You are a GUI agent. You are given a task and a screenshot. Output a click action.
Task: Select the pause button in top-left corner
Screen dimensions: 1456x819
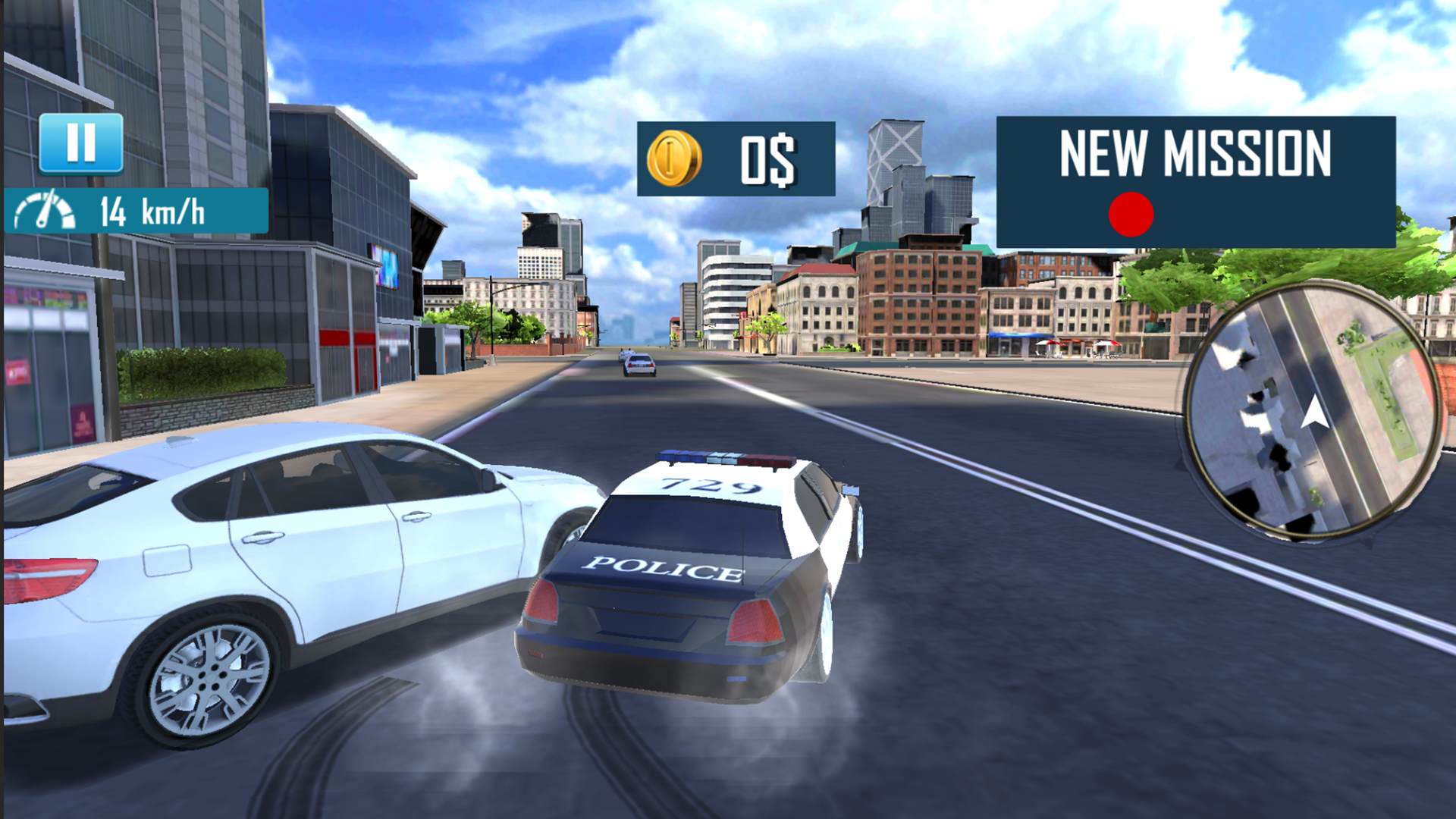point(83,141)
